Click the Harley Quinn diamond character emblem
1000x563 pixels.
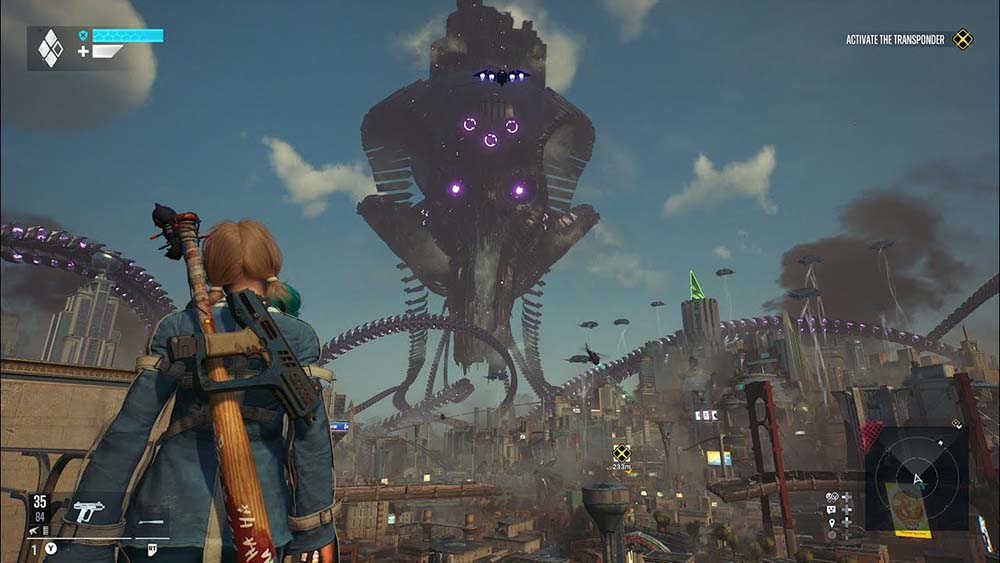(x=49, y=47)
